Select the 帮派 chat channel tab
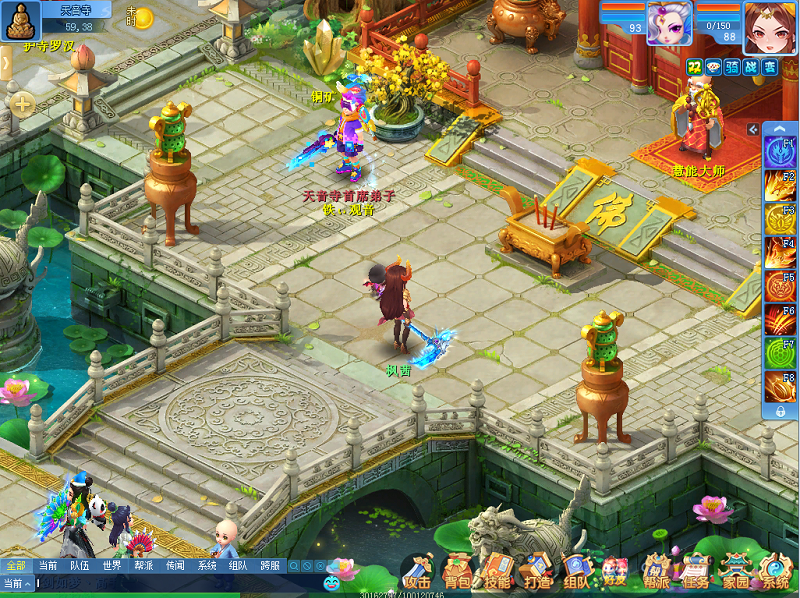Screen dimensions: 800x598 (143, 565)
